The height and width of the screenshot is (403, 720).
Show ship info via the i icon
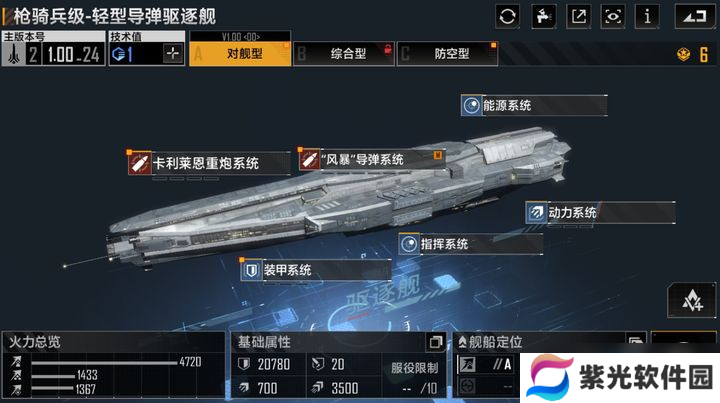tap(648, 15)
